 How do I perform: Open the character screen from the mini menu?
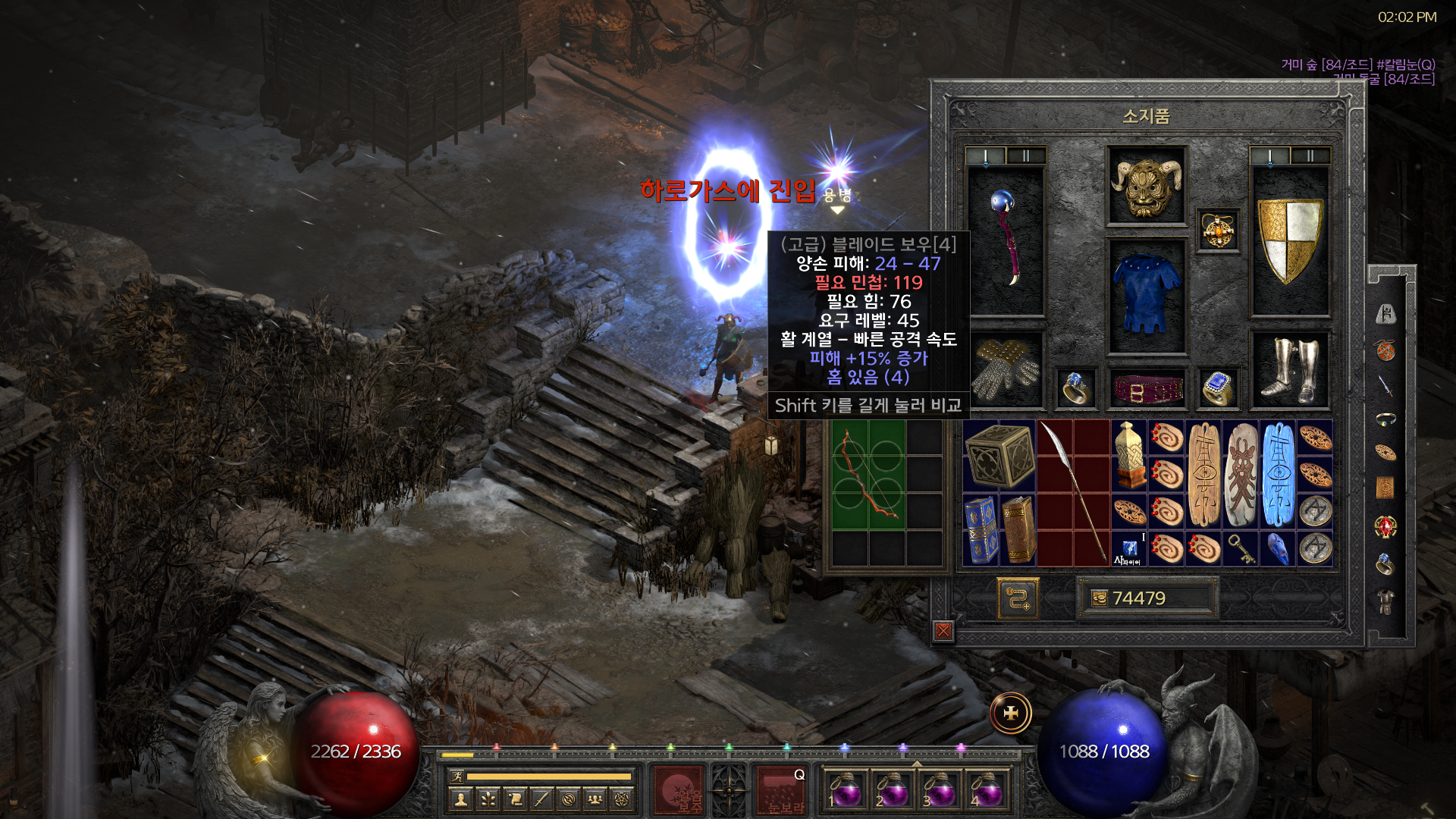460,799
